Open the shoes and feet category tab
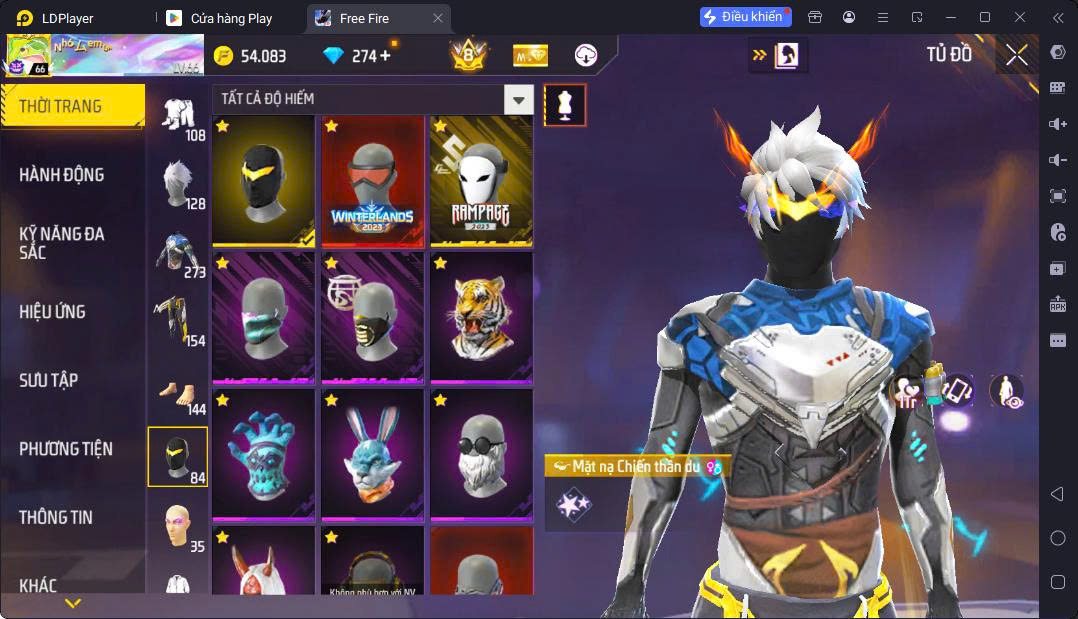1078x619 pixels. coord(178,392)
